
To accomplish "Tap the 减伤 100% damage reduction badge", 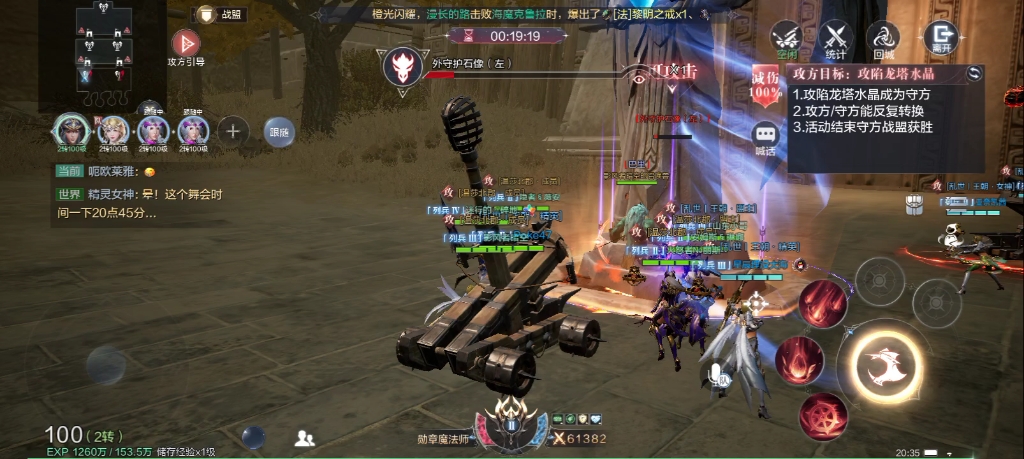I will point(766,84).
